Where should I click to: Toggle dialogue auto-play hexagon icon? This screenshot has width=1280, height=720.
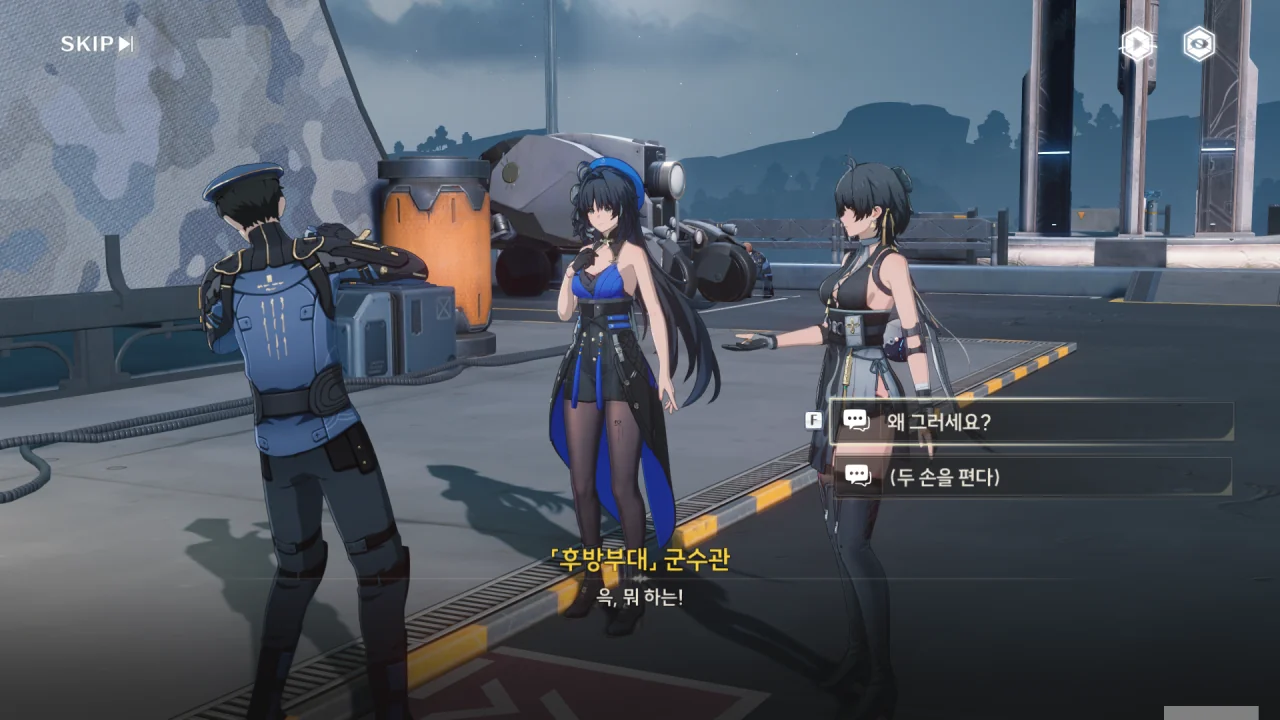click(x=1136, y=44)
